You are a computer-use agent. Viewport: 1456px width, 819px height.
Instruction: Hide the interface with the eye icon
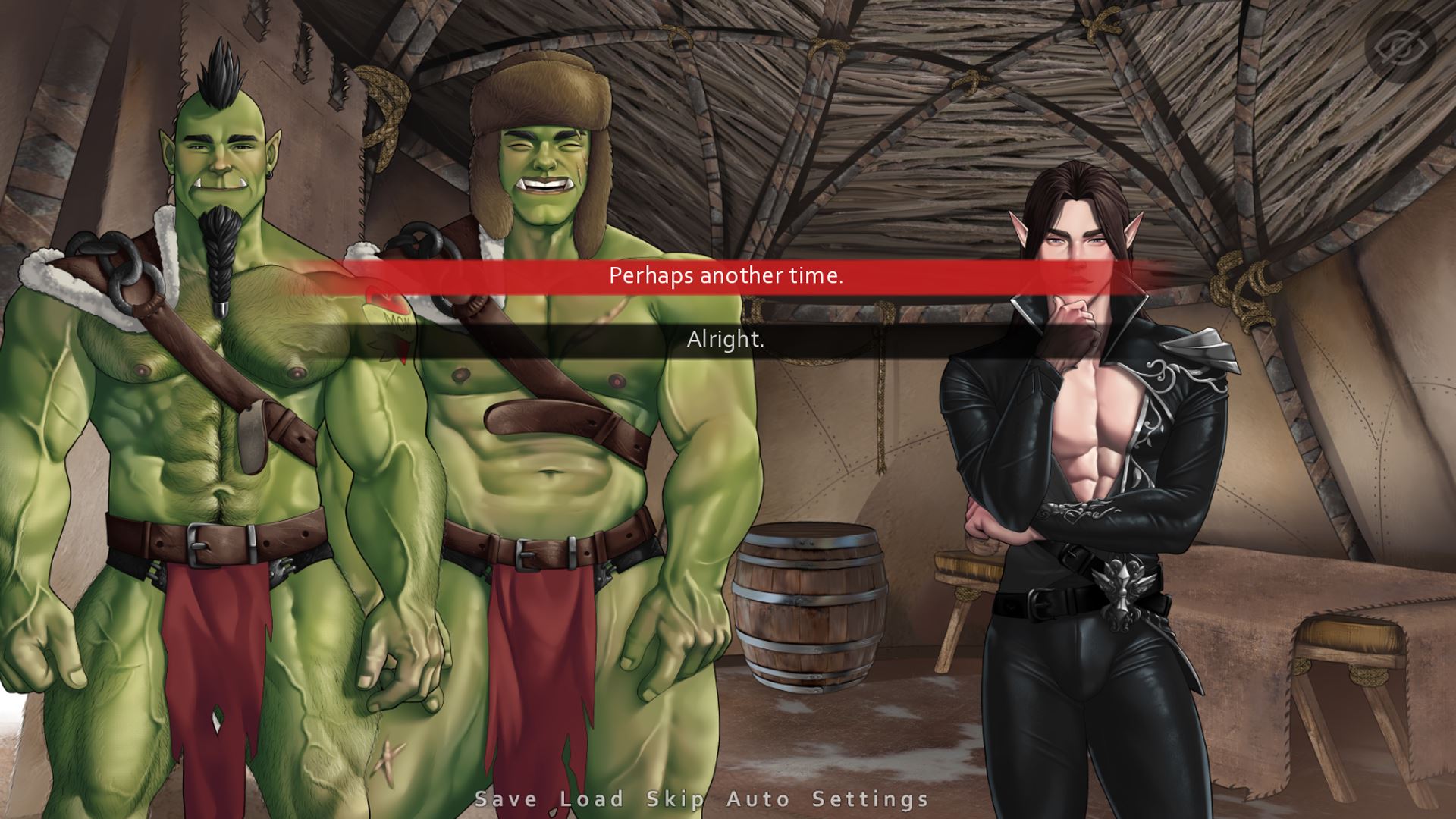click(x=1401, y=47)
